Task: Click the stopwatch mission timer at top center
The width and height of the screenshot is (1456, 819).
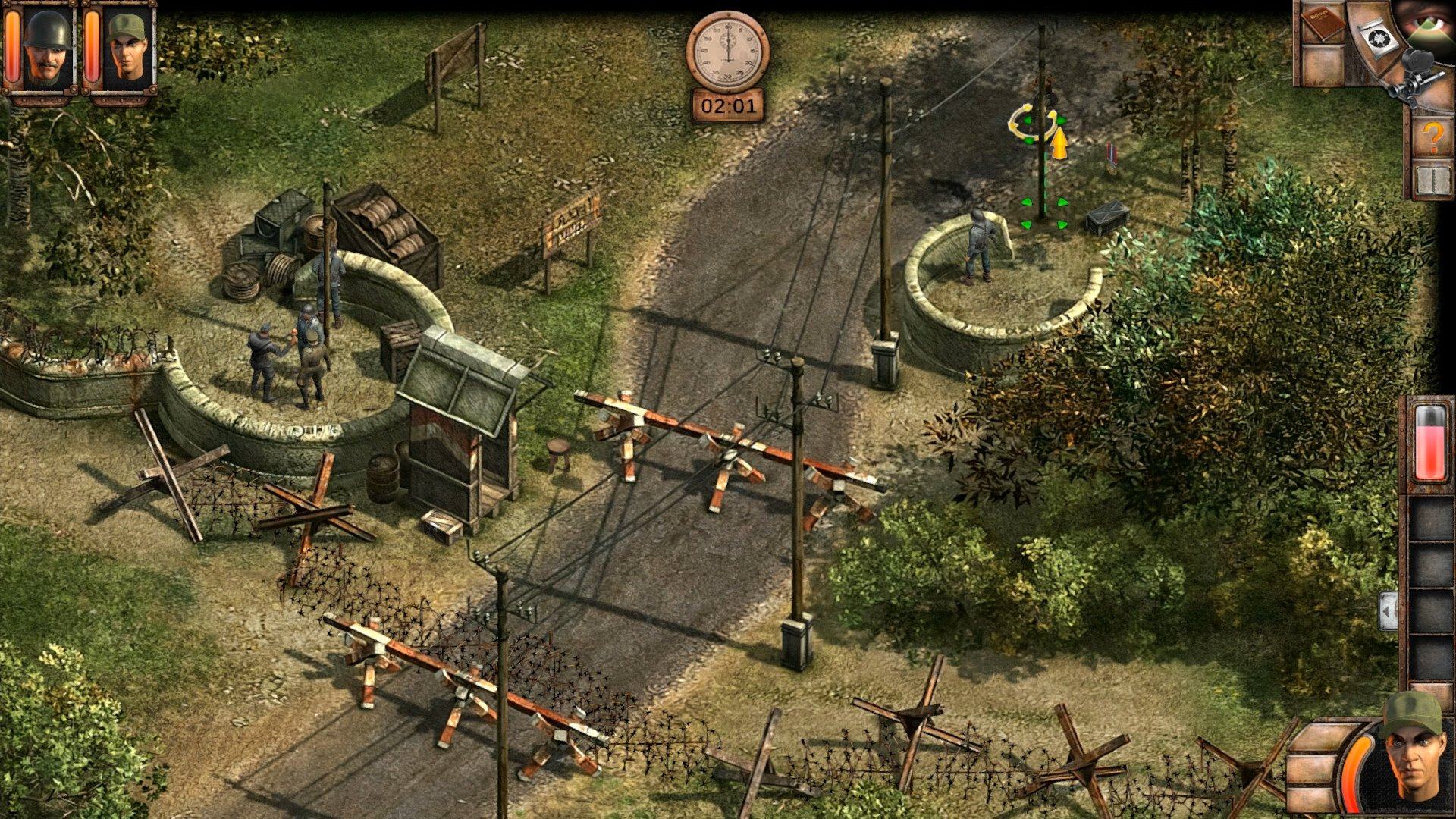Action: 727,52
